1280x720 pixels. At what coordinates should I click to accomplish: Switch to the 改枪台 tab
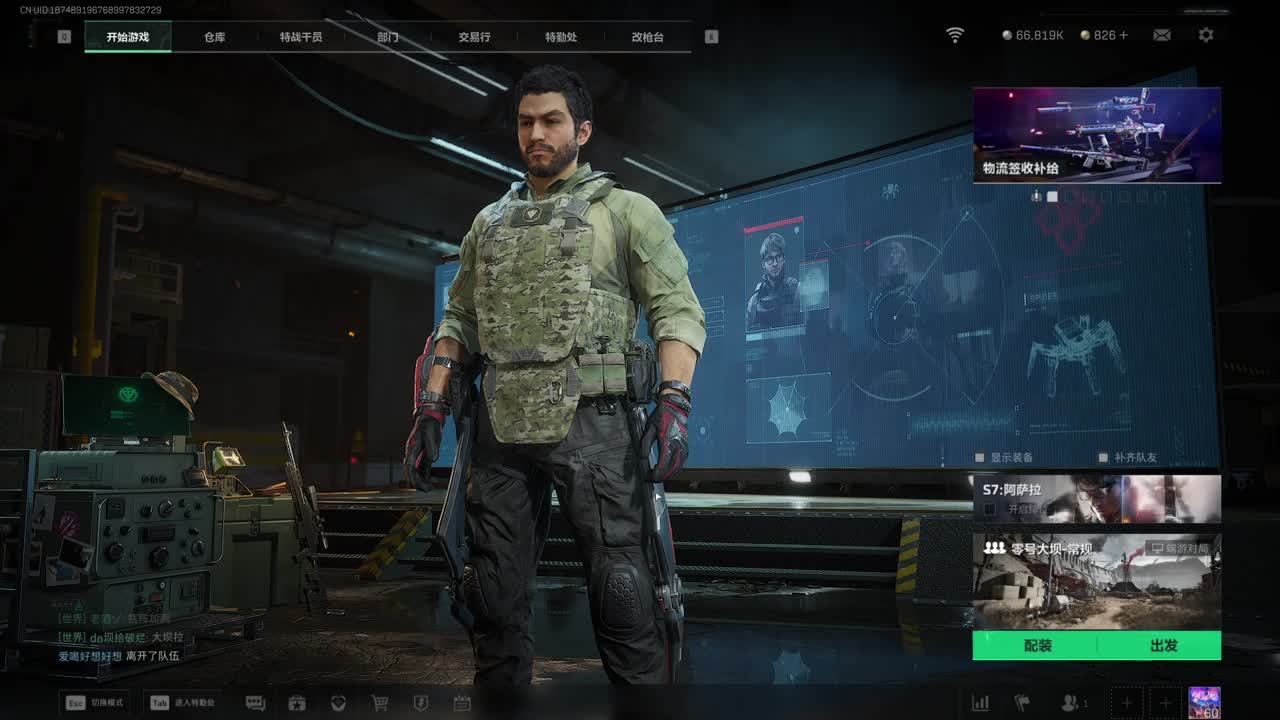click(x=647, y=37)
